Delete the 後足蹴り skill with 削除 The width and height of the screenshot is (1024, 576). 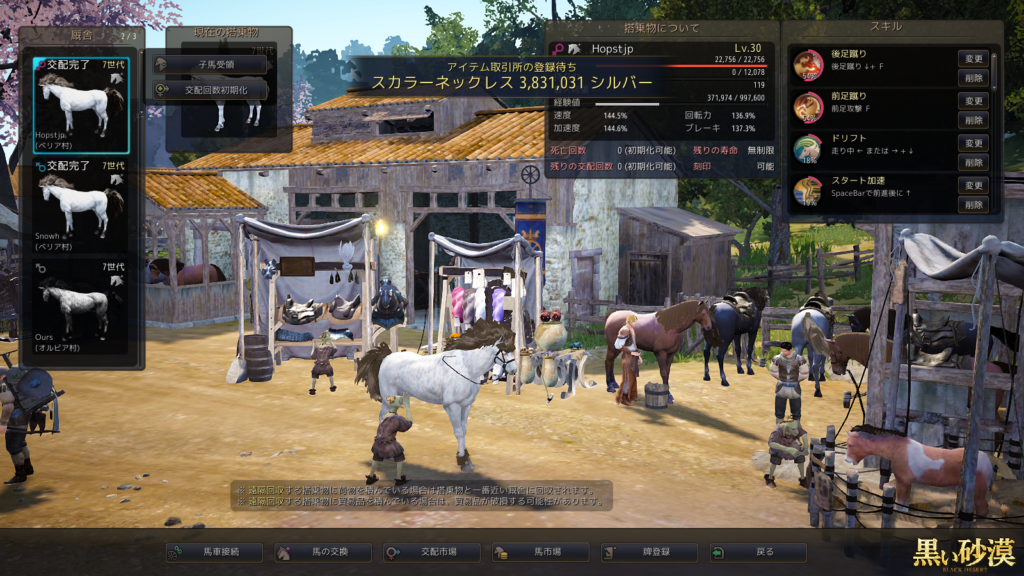(x=972, y=78)
